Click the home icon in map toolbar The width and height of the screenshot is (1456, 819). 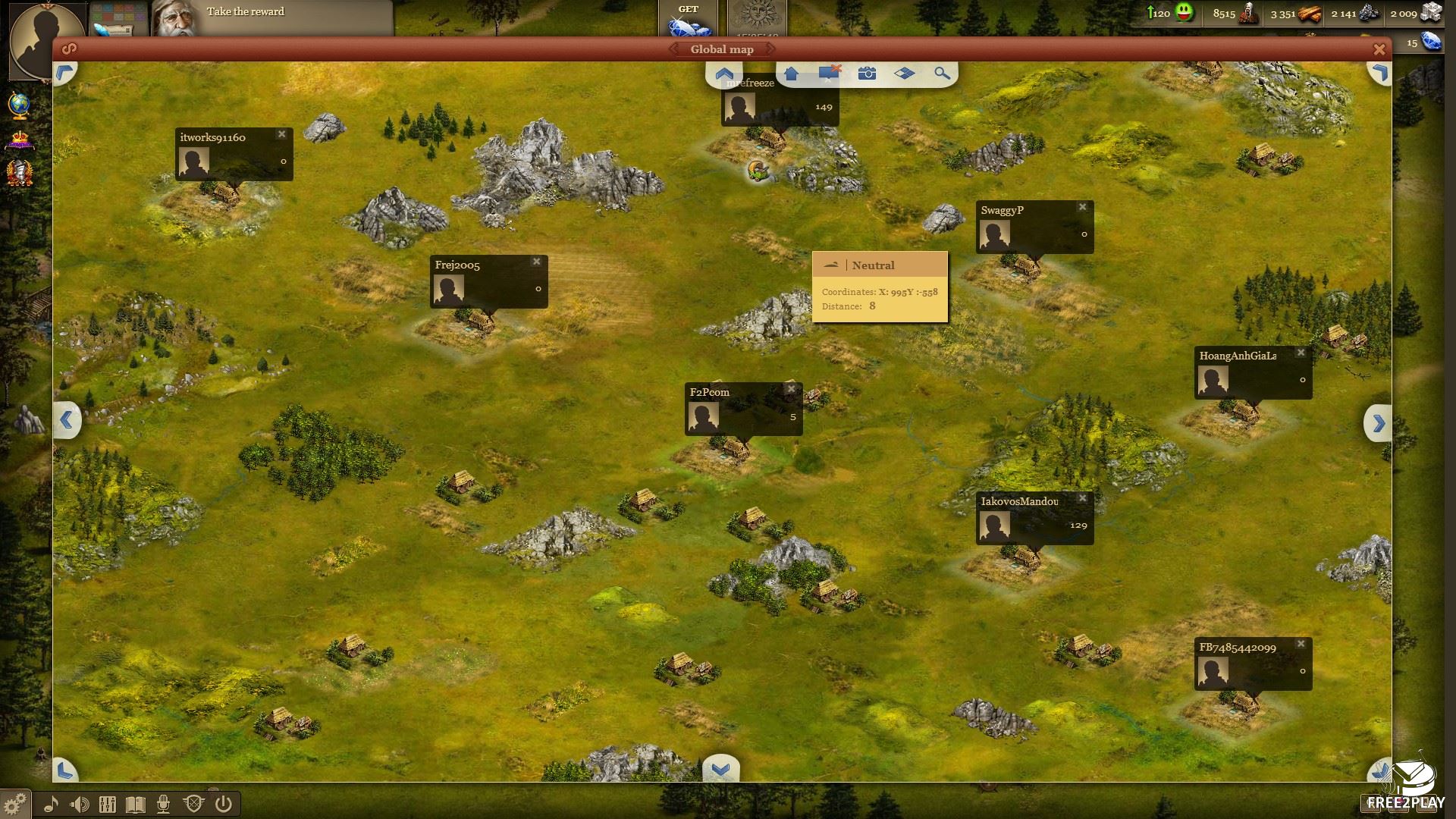click(791, 74)
